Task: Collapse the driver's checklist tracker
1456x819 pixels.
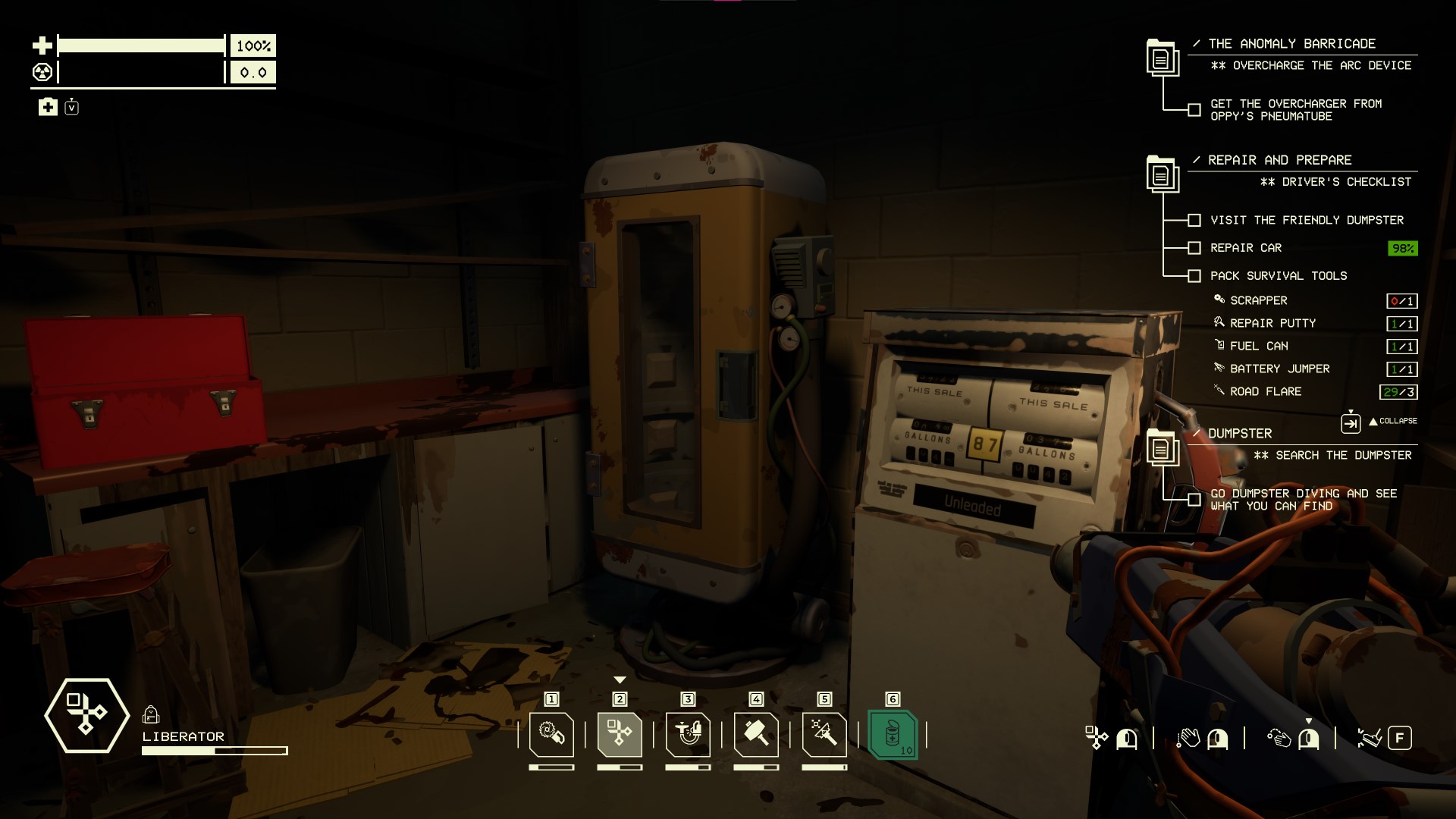Action: [x=1392, y=421]
